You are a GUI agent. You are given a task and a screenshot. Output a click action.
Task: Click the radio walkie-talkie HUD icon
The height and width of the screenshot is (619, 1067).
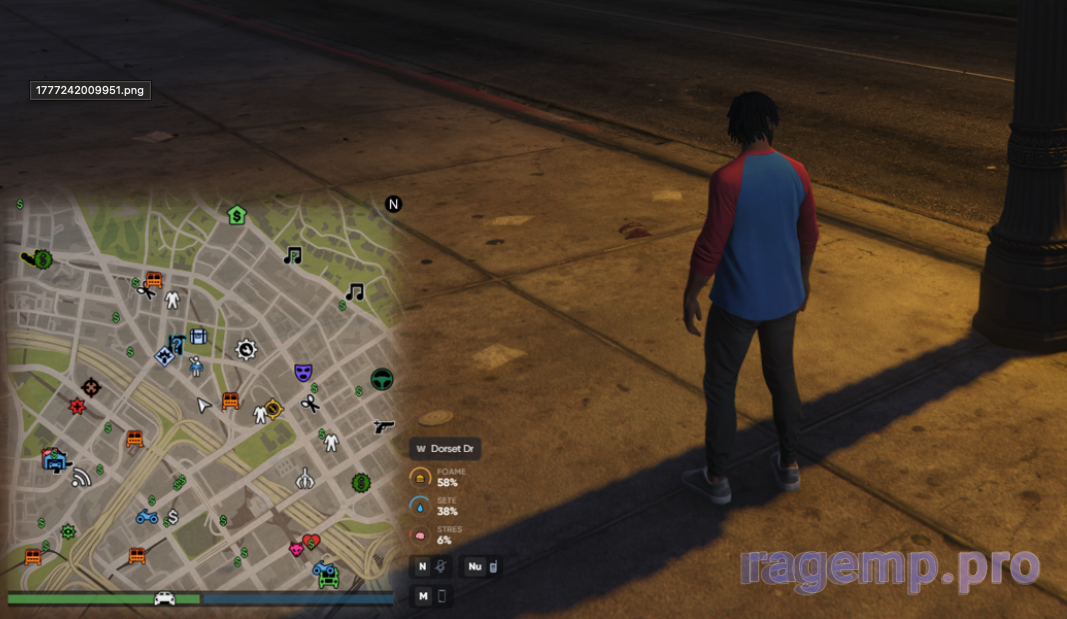click(x=493, y=567)
